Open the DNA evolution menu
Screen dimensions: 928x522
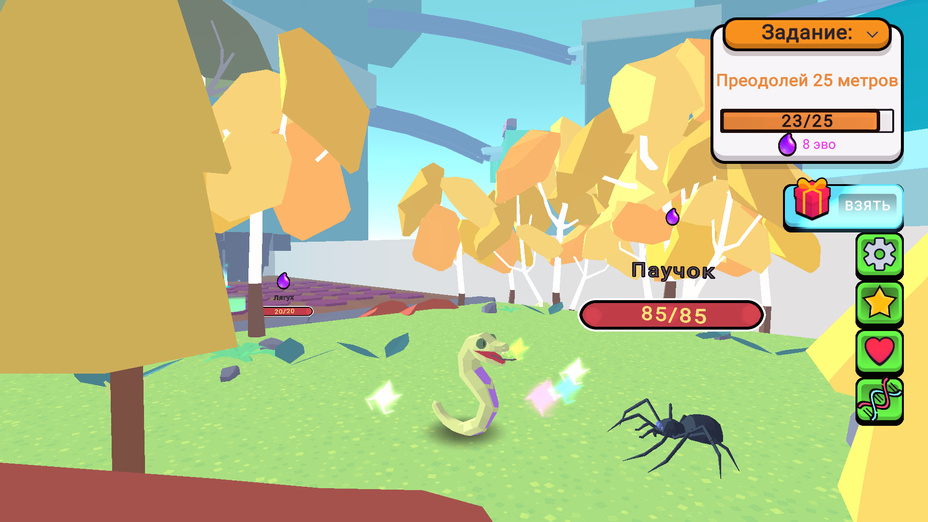880,400
